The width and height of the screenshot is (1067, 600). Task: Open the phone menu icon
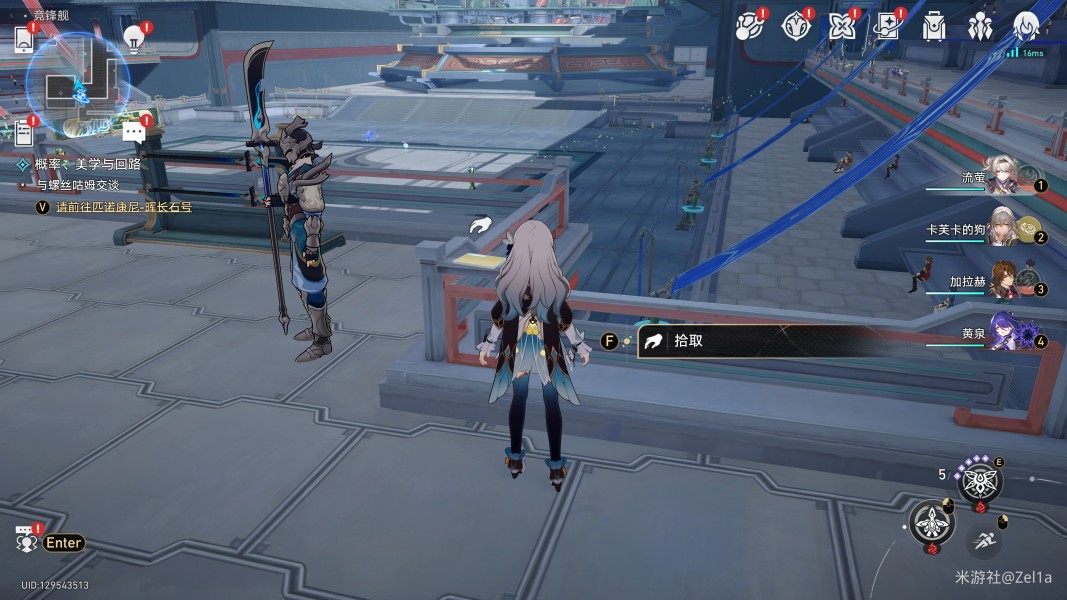25,39
